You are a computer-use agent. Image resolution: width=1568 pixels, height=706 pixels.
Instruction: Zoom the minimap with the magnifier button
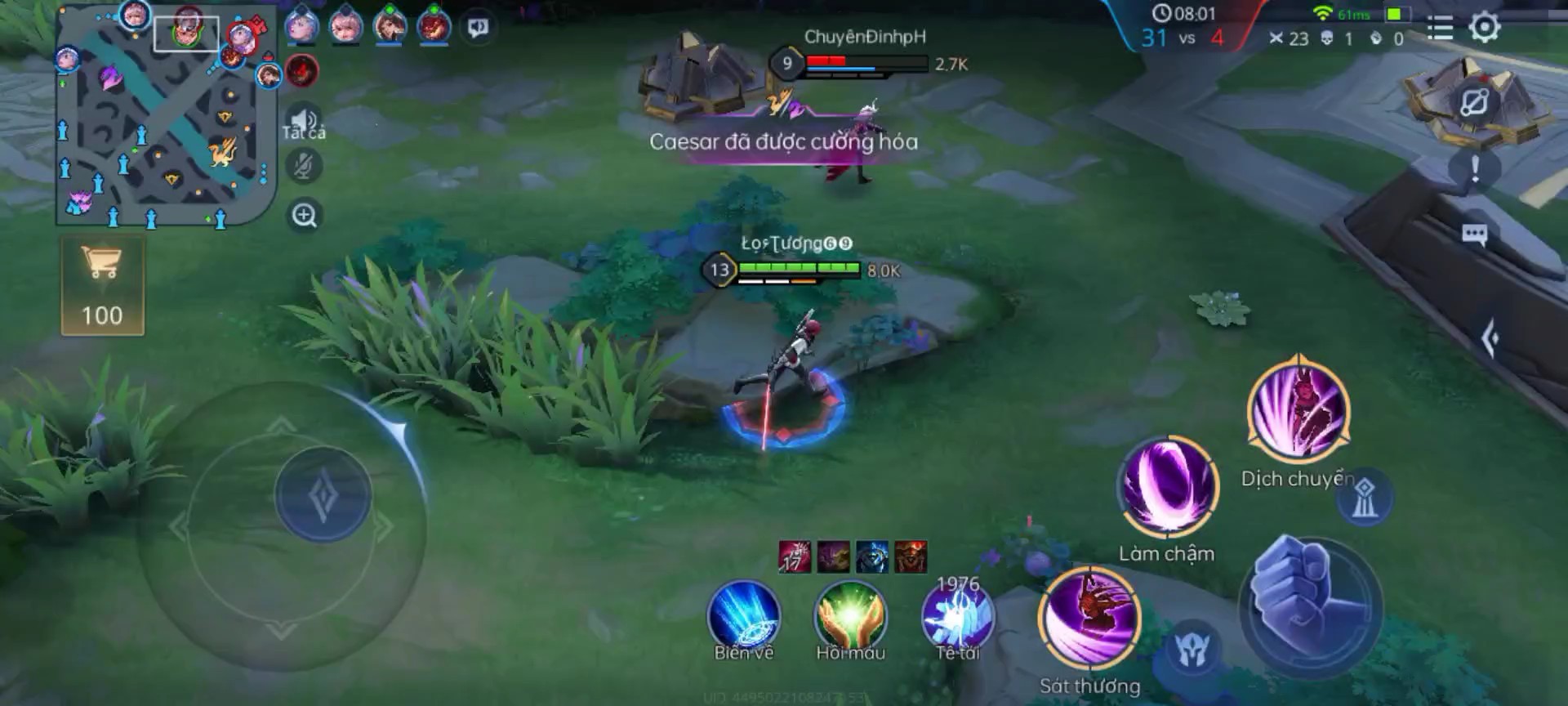click(x=305, y=216)
